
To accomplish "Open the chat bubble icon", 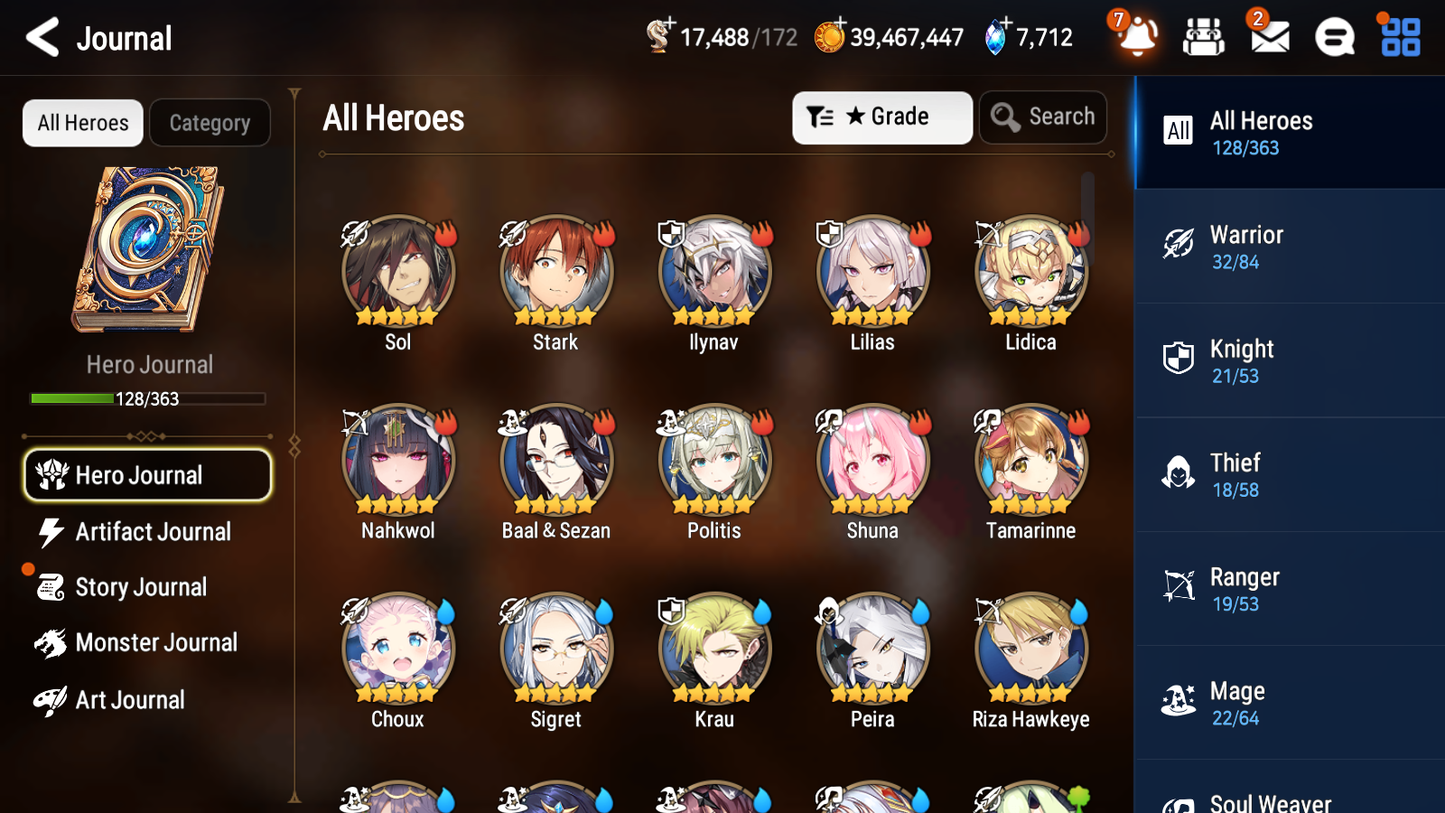I will [1333, 36].
